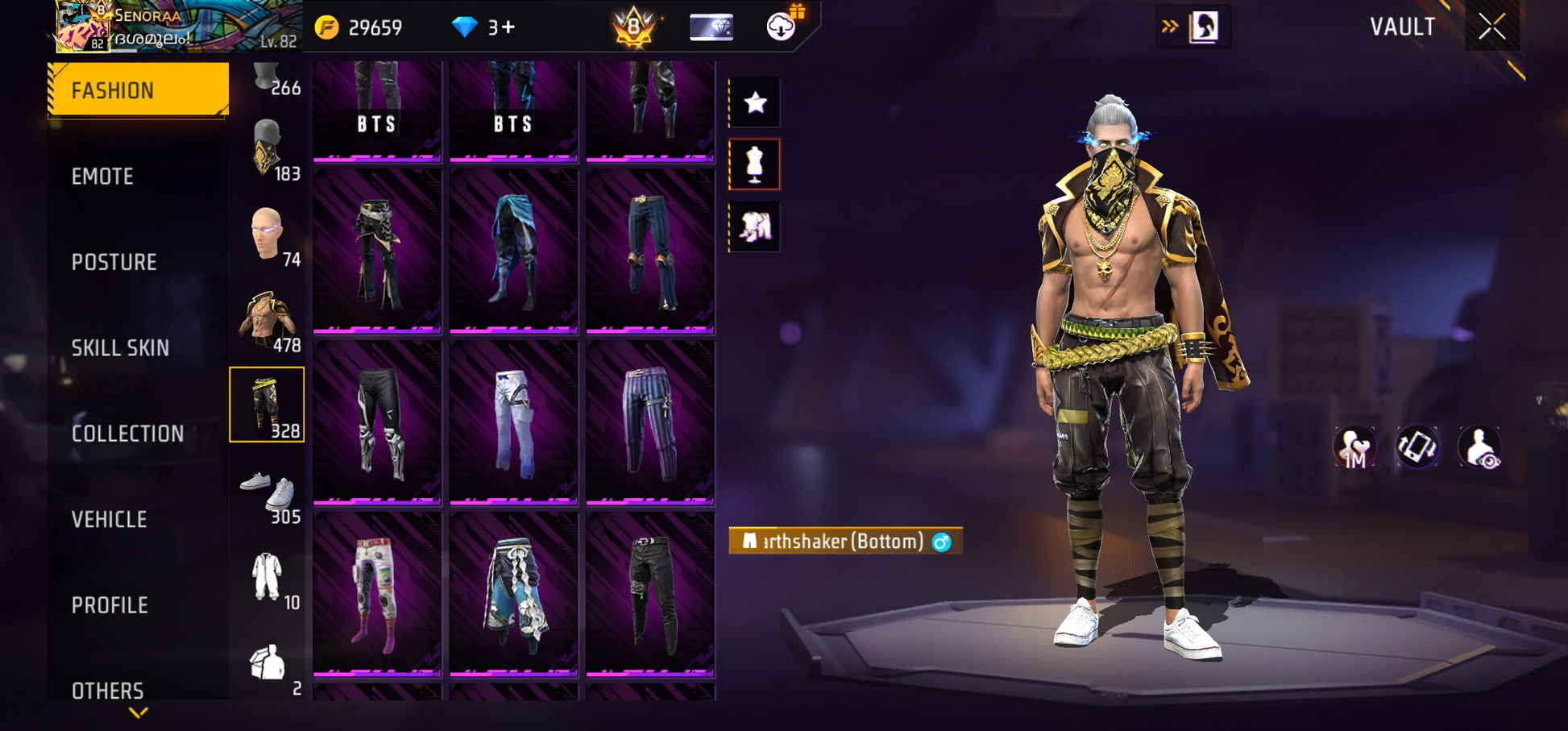Screen dimensions: 1568x731
Task: Open the tops subcategory showing 478
Action: click(x=268, y=321)
